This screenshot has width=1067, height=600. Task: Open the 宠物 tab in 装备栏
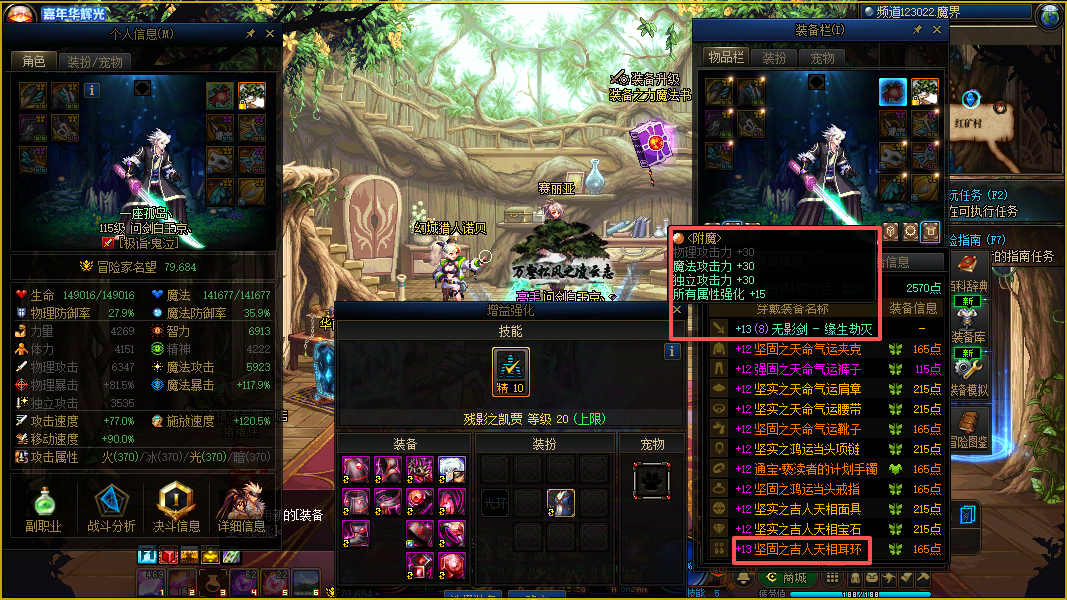coord(823,58)
